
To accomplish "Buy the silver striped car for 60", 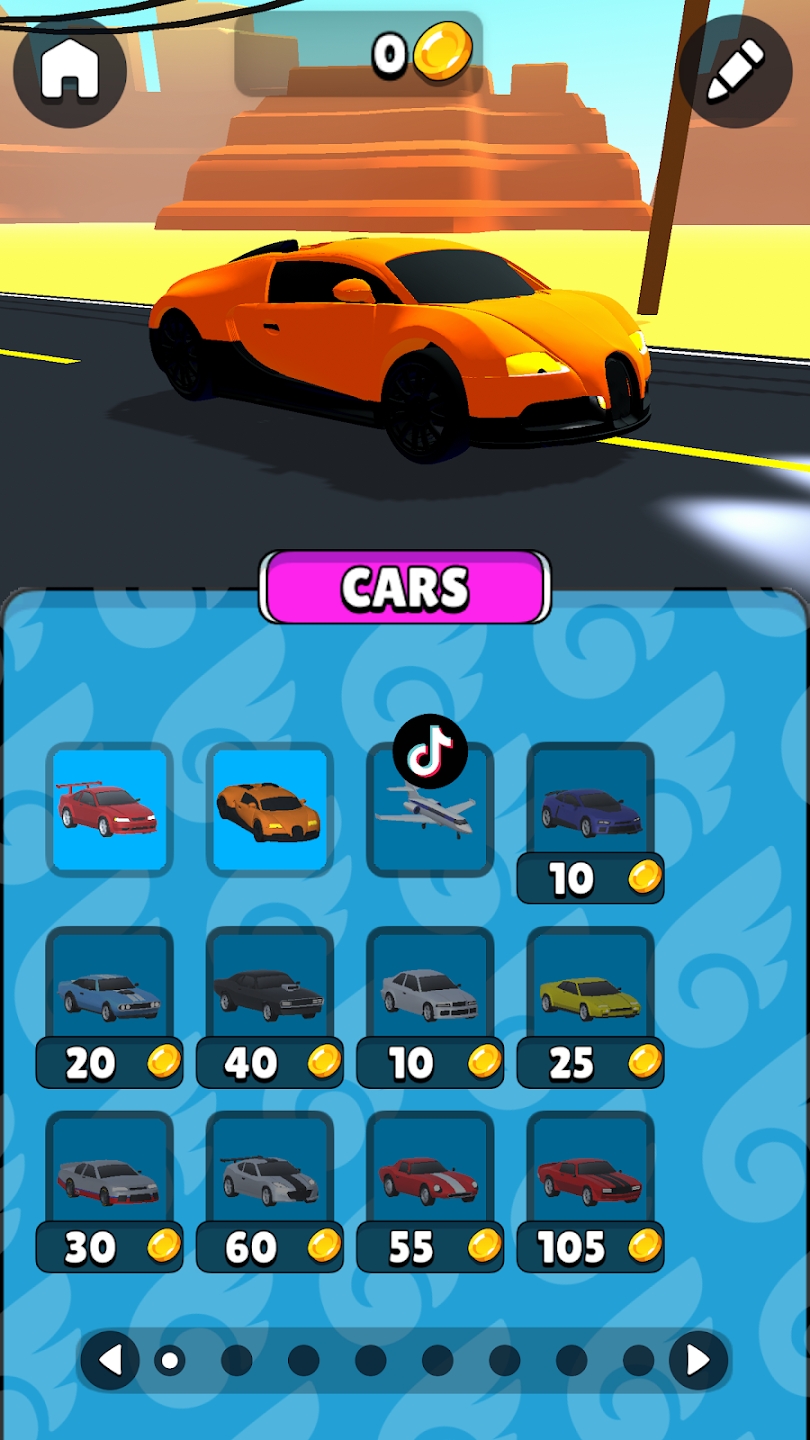I will (x=269, y=1192).
